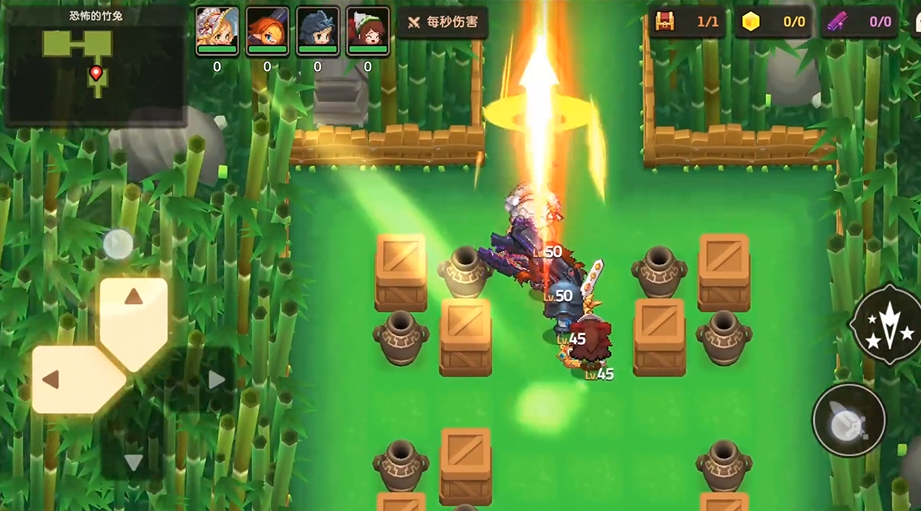Select the dark blue-haired hero portrait

click(x=317, y=32)
